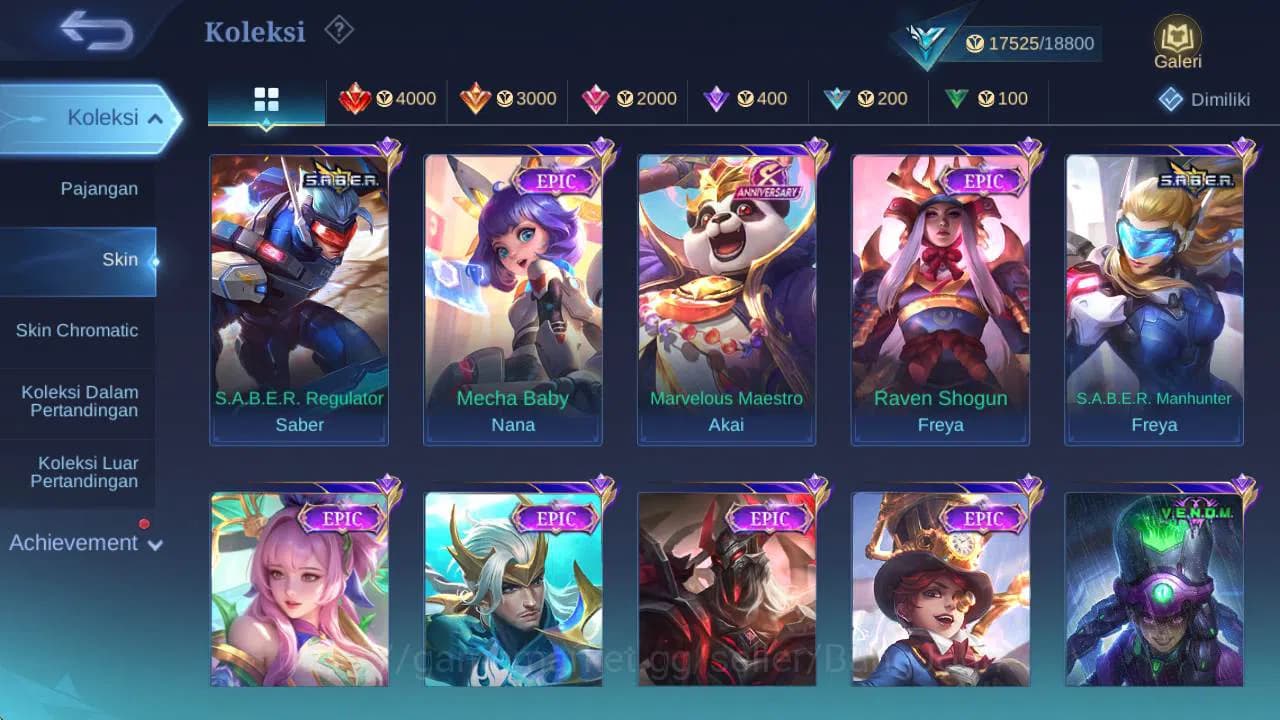Open Koleksi Dalam Pertandingan

pos(78,401)
